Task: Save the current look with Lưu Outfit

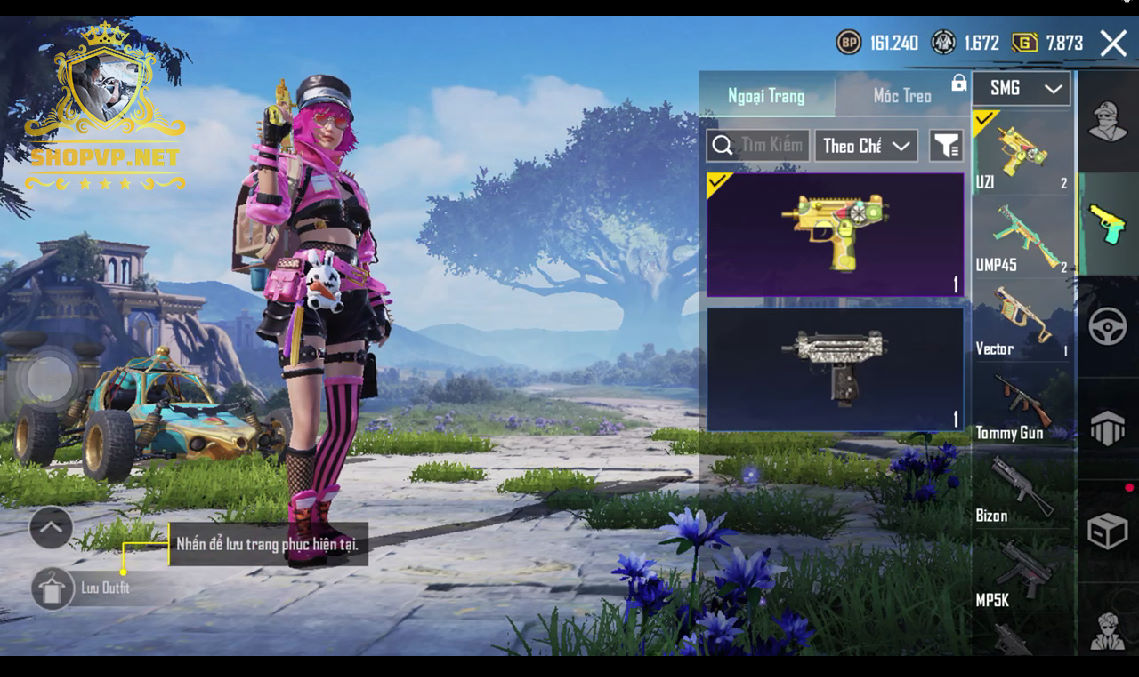Action: tap(53, 588)
